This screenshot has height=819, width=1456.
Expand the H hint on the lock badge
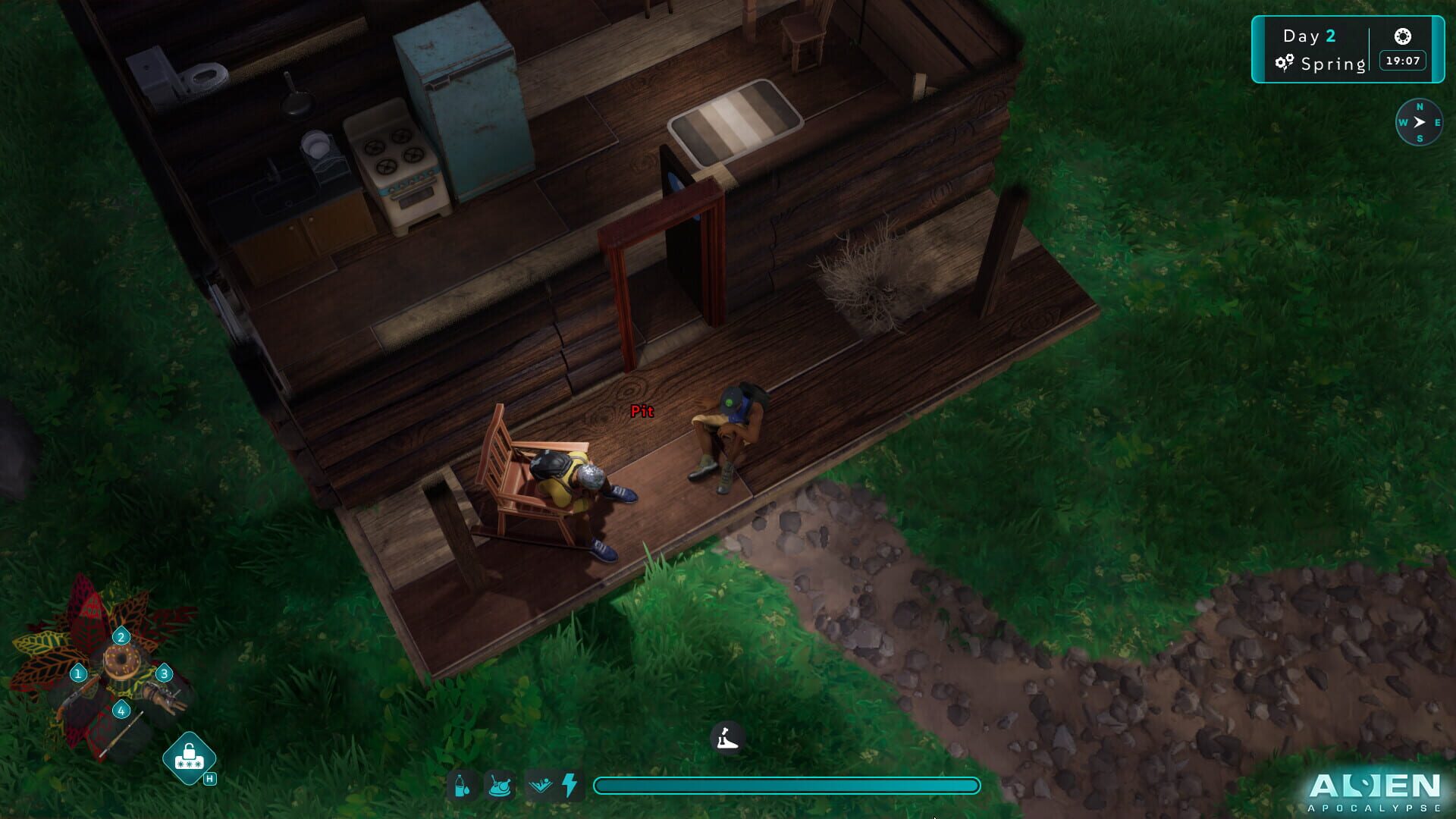pyautogui.click(x=209, y=777)
